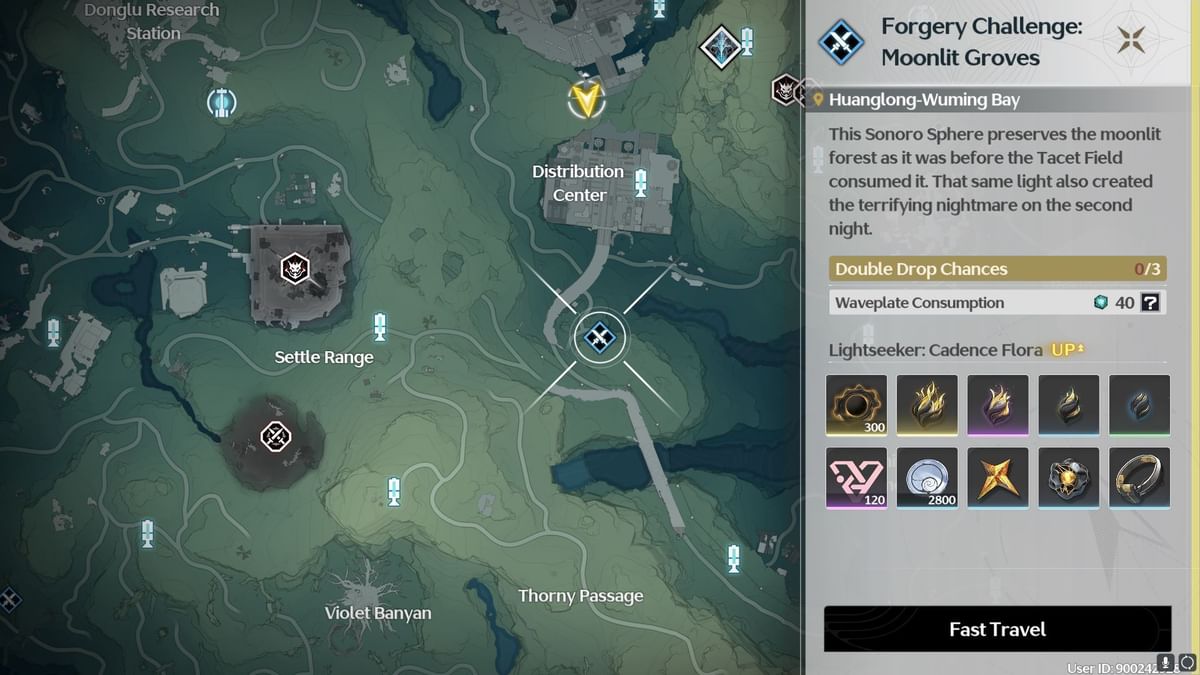Viewport: 1200px width, 675px height.
Task: Inspect the golden four-point star reward
Action: 998,477
